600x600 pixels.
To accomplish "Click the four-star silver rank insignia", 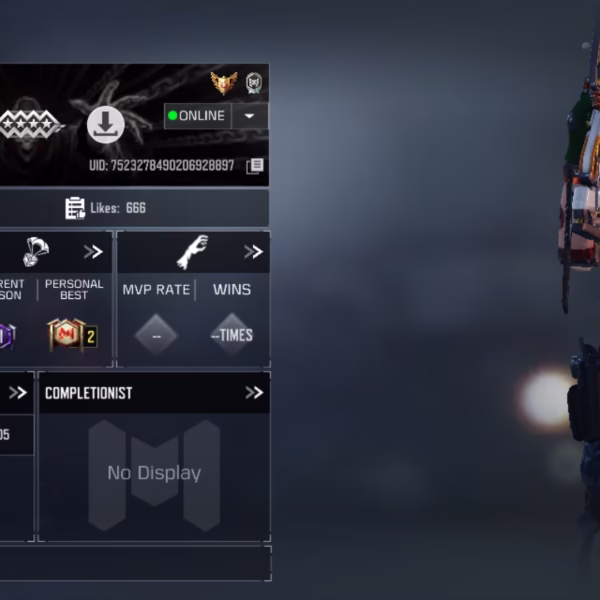I will point(30,124).
